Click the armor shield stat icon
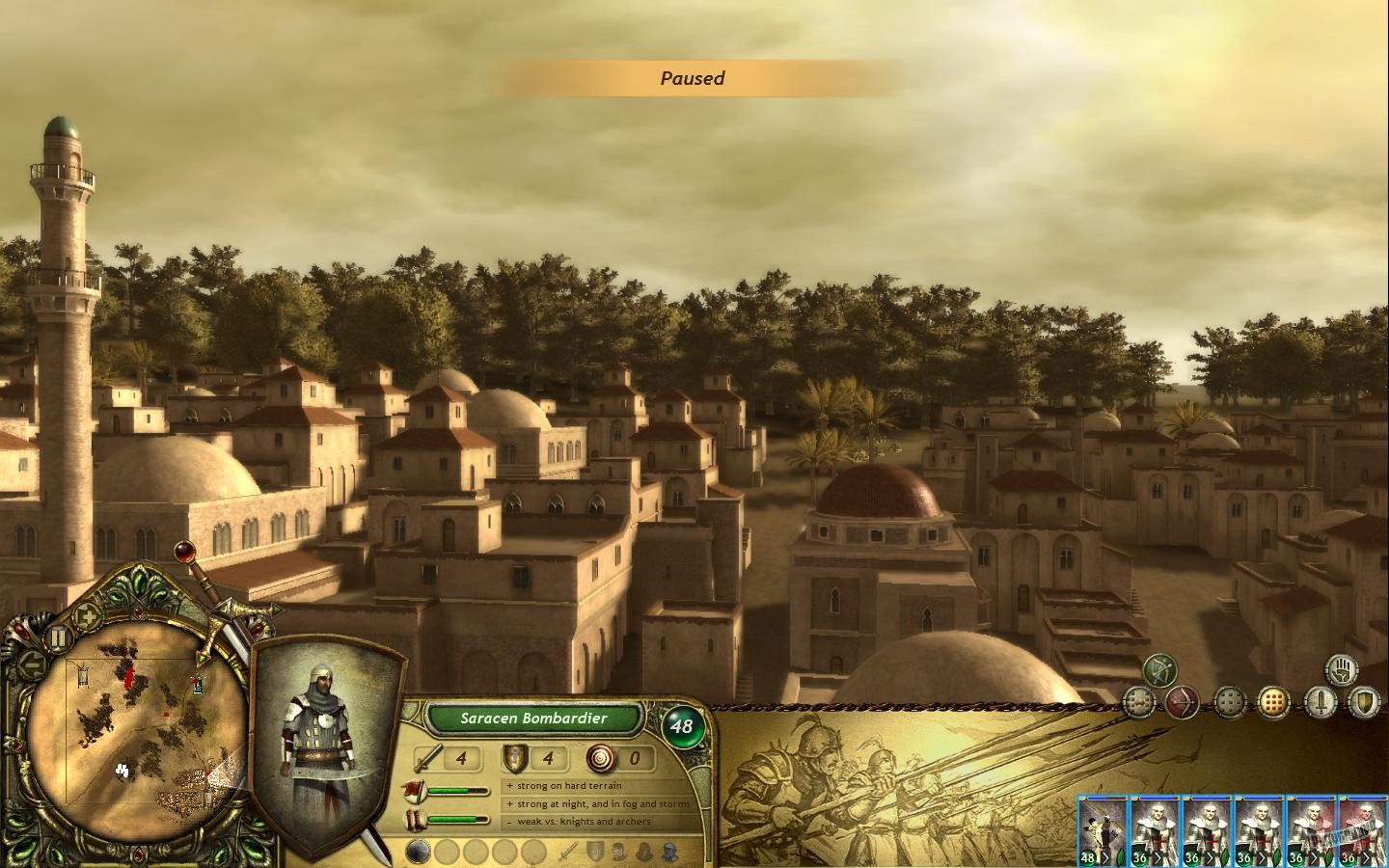Image resolution: width=1389 pixels, height=868 pixels. coord(514,758)
